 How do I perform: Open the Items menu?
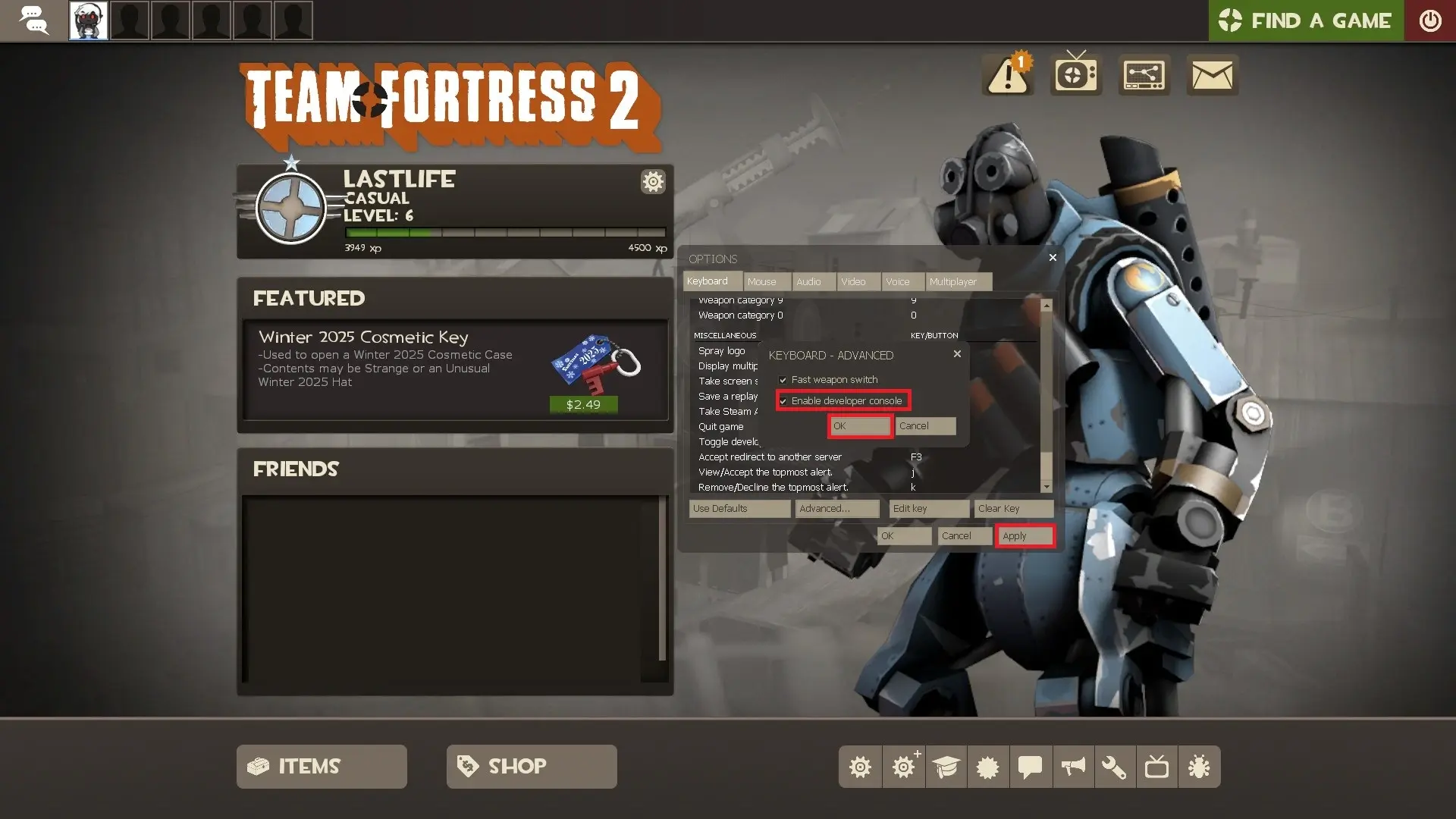coord(322,767)
